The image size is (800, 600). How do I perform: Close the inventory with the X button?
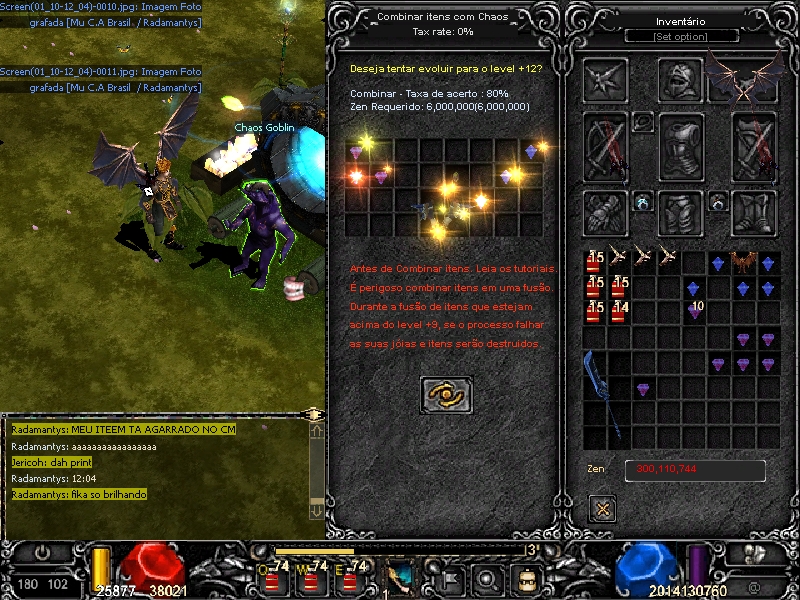pyautogui.click(x=602, y=508)
